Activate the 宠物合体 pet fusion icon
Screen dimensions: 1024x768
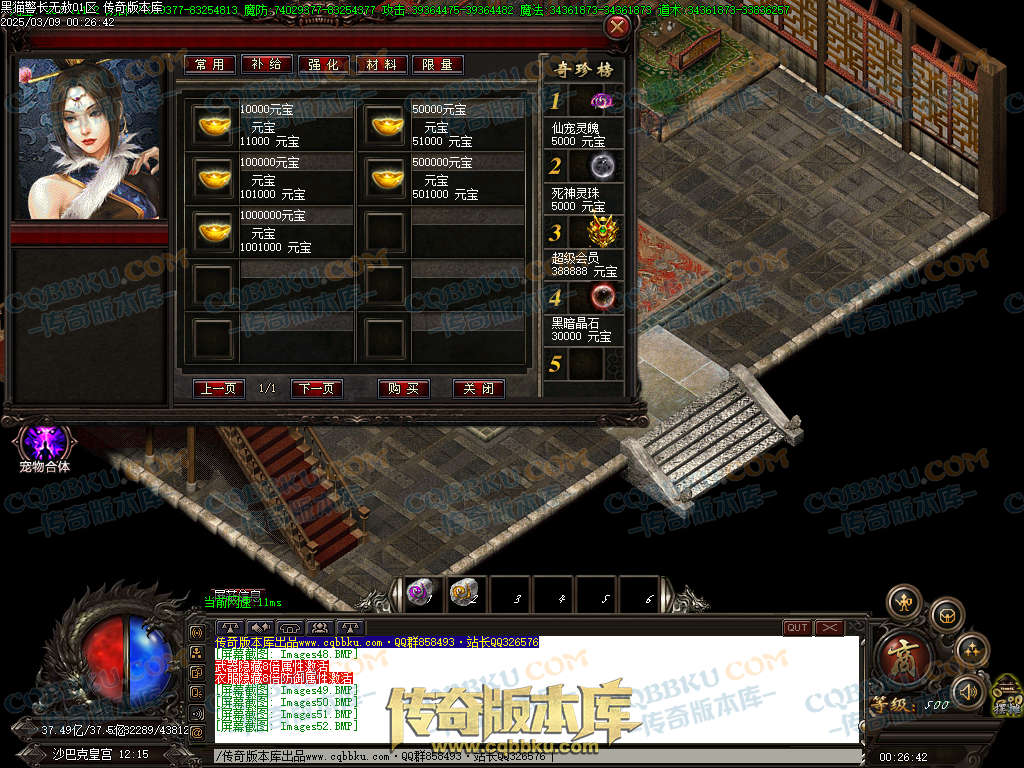pos(44,442)
